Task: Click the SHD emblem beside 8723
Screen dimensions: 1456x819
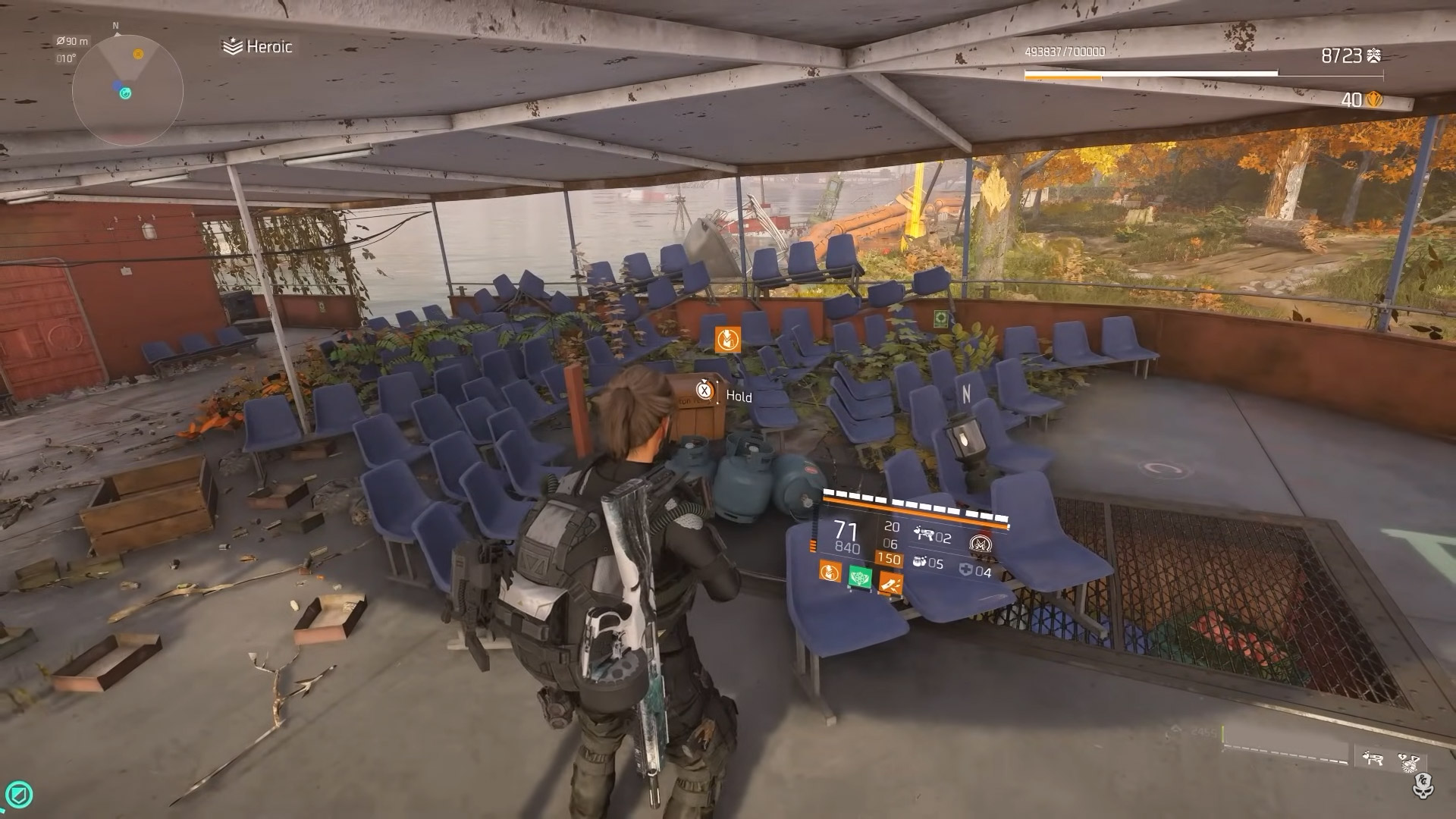Action: [1373, 55]
